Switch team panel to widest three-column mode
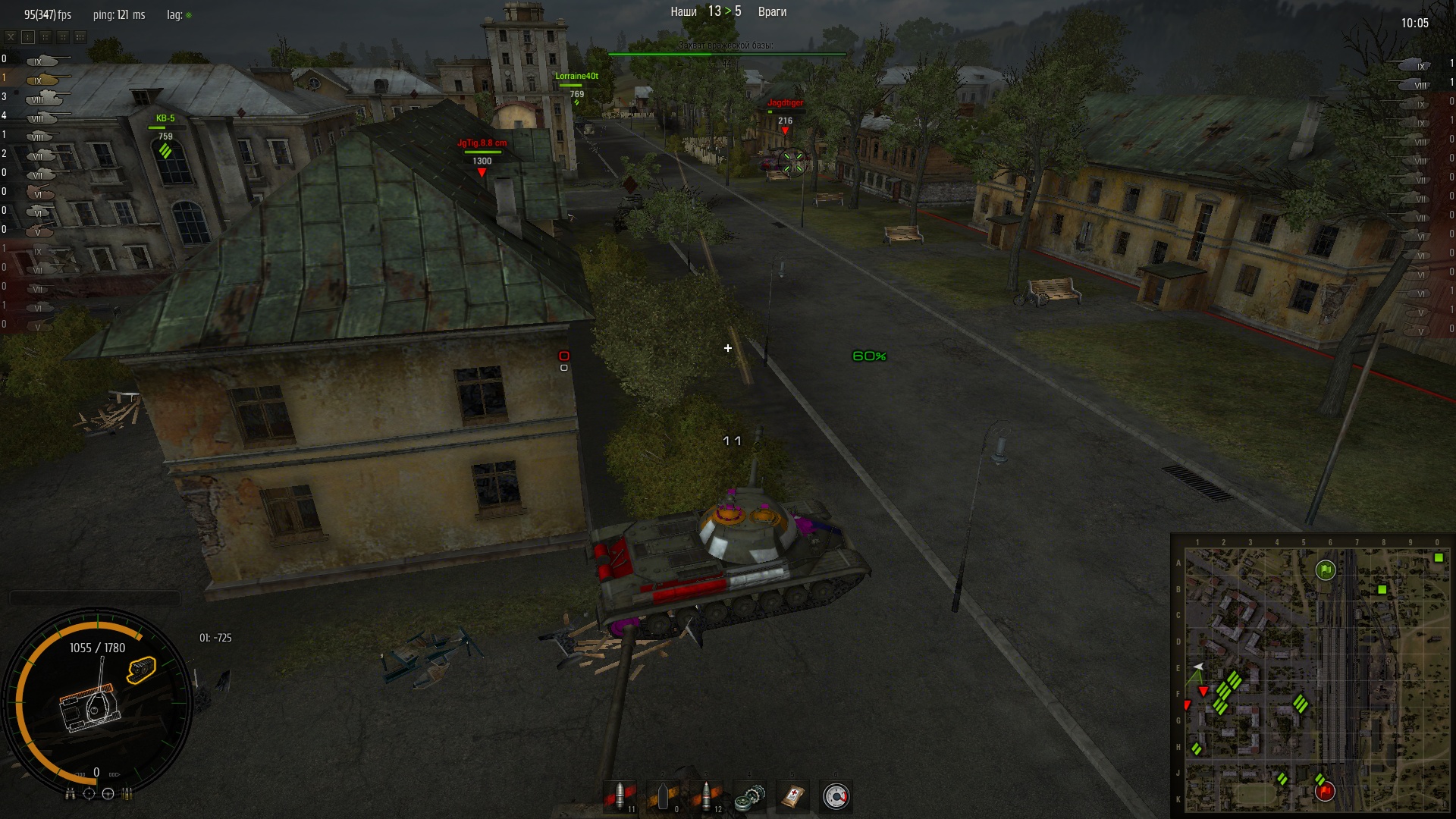 point(80,36)
